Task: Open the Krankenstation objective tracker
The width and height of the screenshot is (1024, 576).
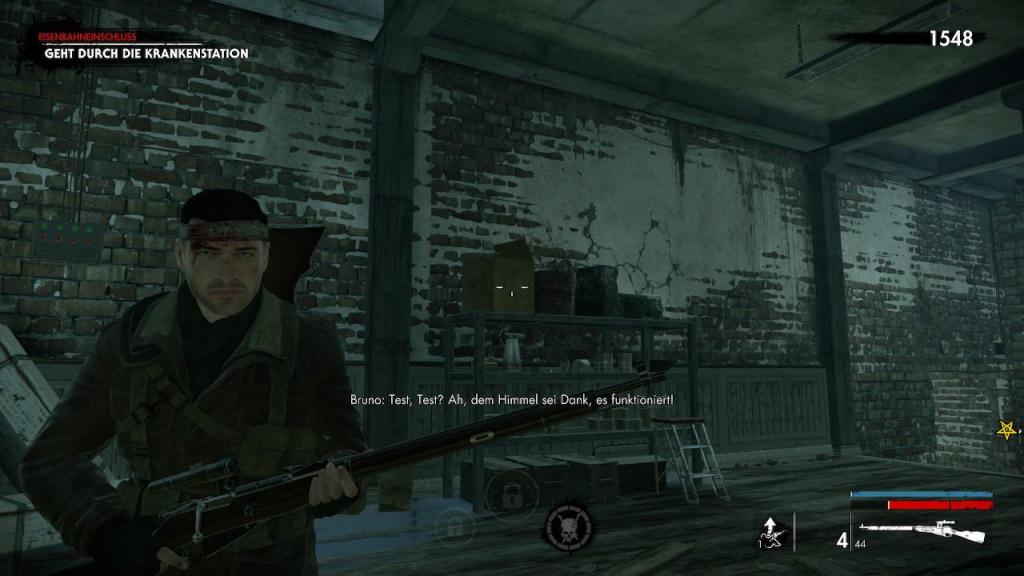Action: tap(145, 53)
